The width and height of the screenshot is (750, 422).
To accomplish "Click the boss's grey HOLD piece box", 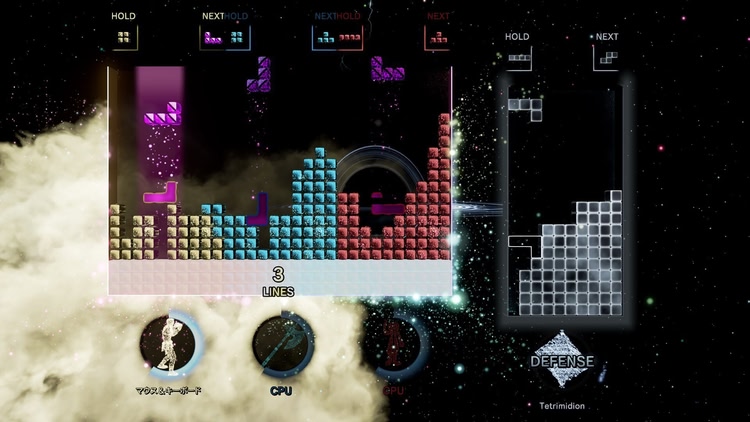I will (x=517, y=58).
